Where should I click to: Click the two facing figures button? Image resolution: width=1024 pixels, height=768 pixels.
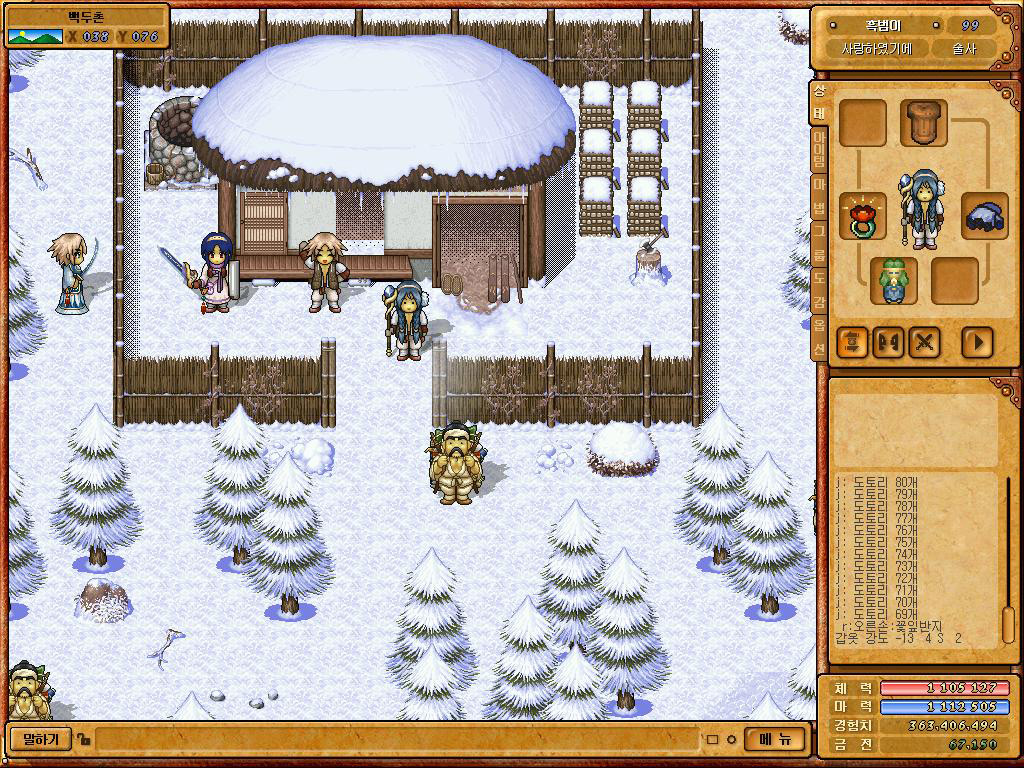[x=888, y=342]
